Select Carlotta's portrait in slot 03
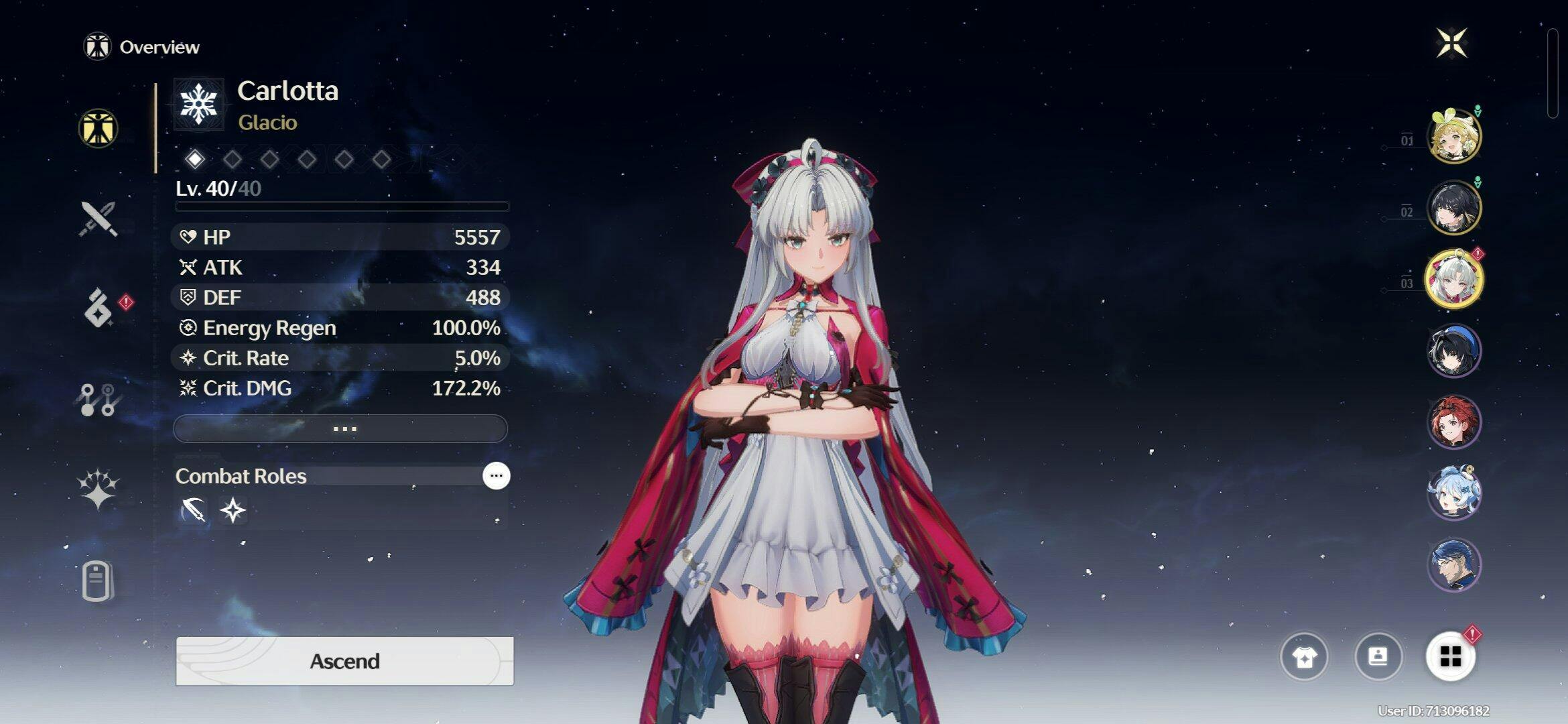This screenshot has height=724, width=1568. click(1453, 280)
